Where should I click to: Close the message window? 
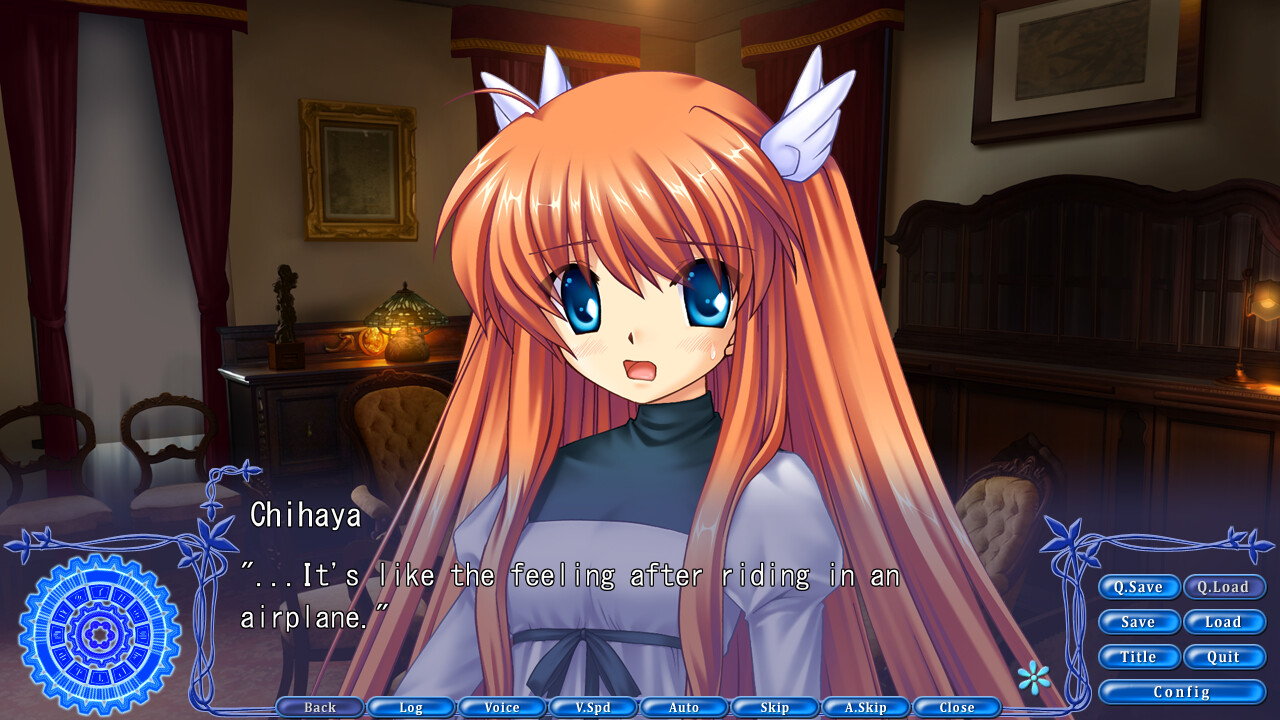click(x=955, y=707)
